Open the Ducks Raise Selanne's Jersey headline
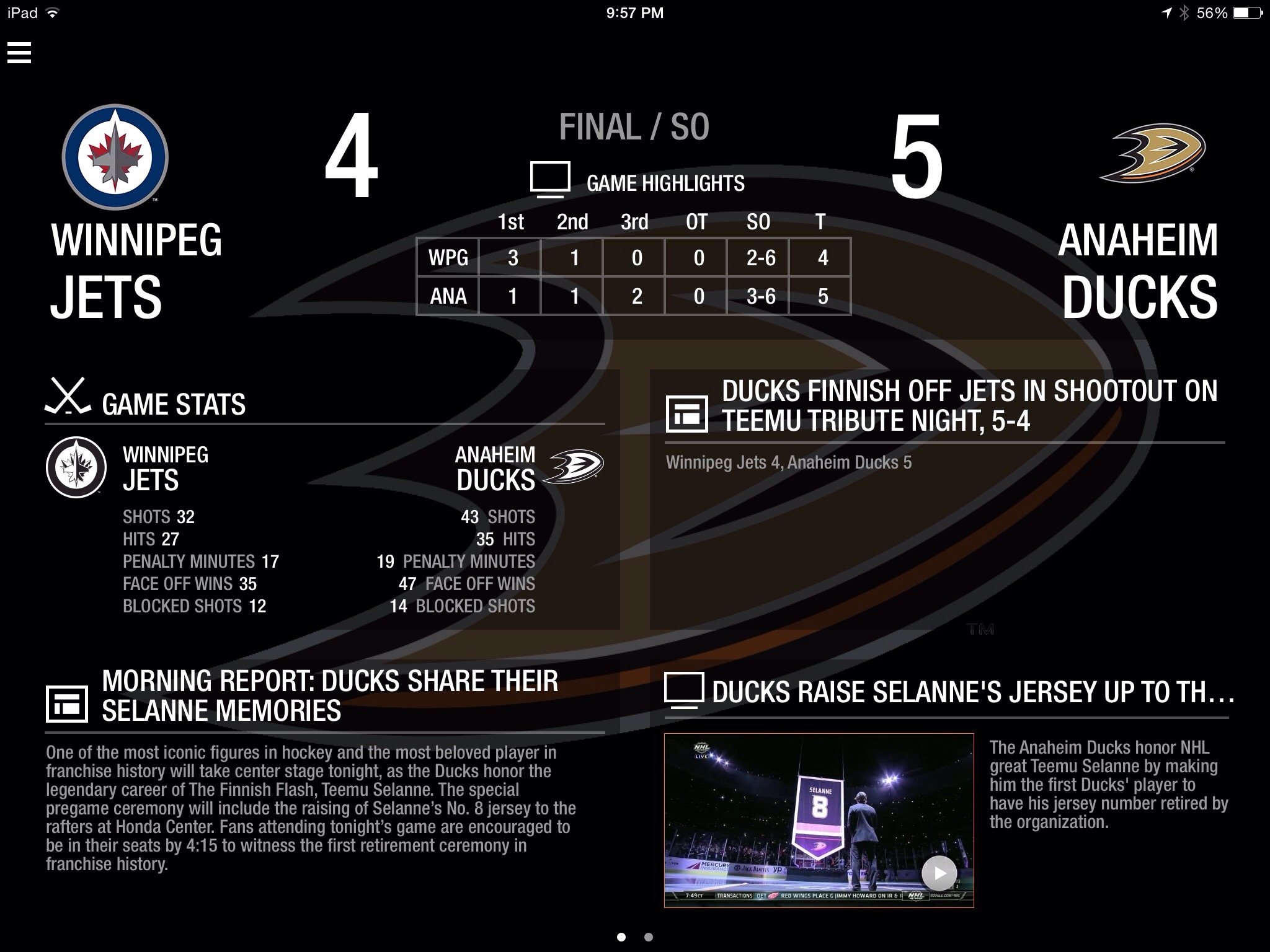The width and height of the screenshot is (1270, 952). tap(972, 692)
